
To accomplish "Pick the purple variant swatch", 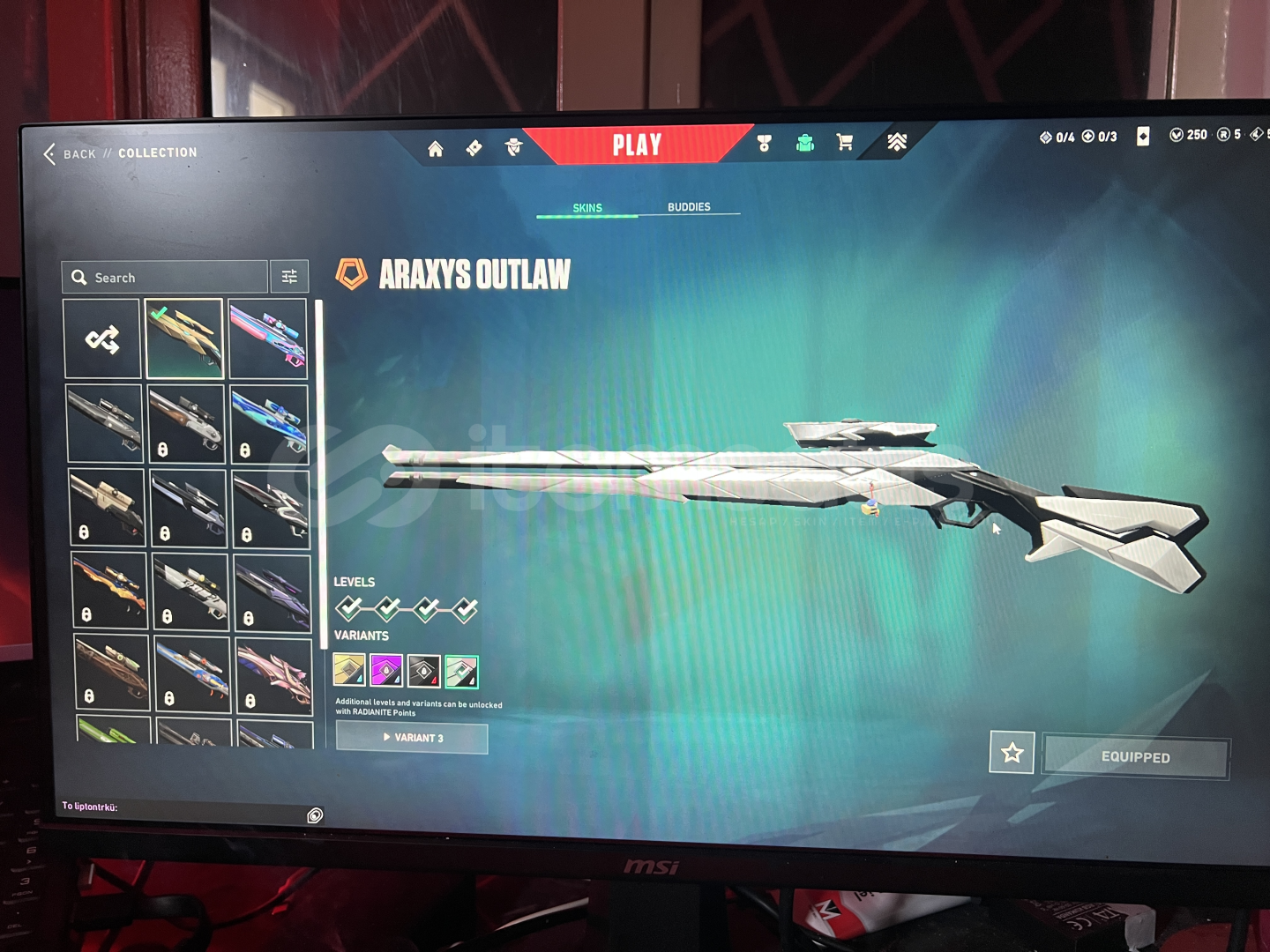I will click(x=386, y=670).
